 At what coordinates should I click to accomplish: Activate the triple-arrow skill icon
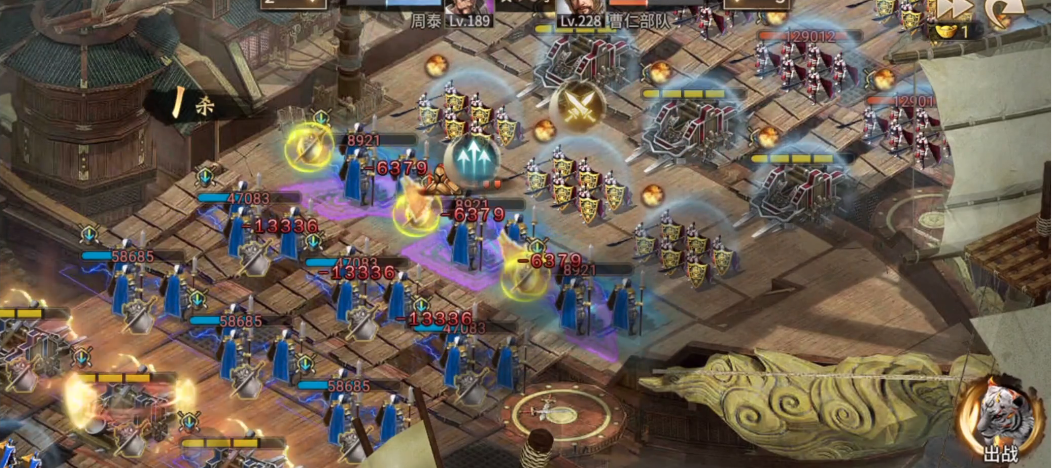tap(471, 158)
